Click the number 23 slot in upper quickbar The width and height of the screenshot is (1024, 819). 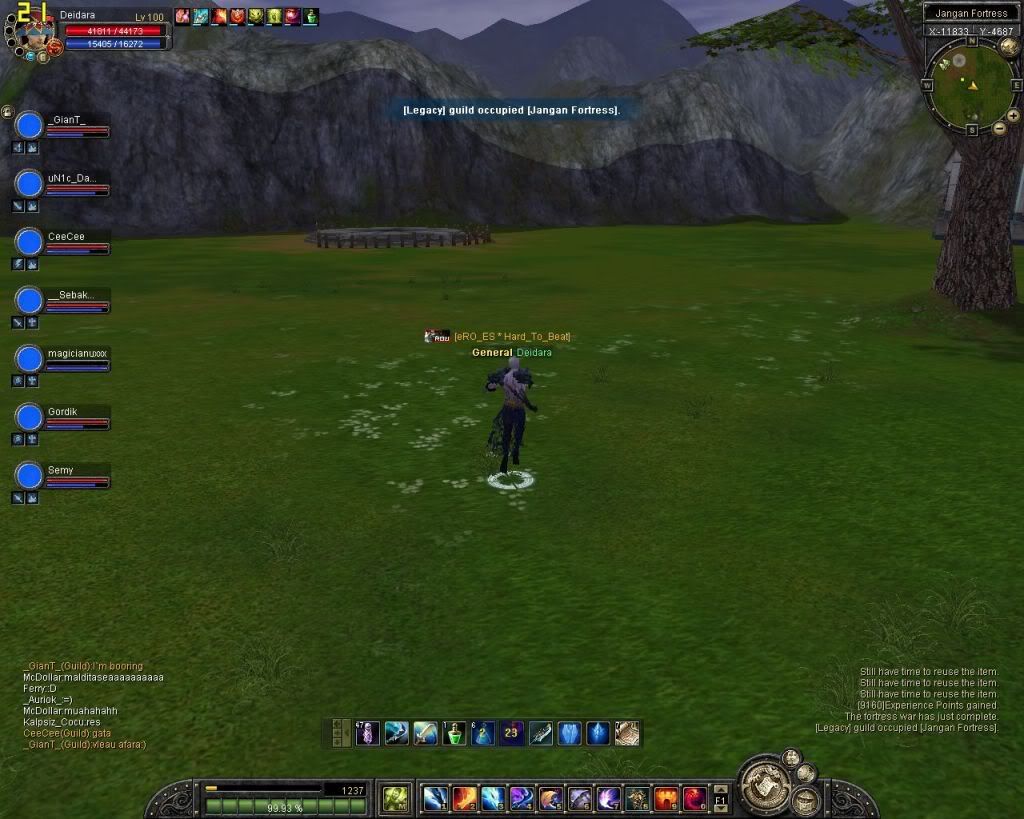[x=512, y=733]
